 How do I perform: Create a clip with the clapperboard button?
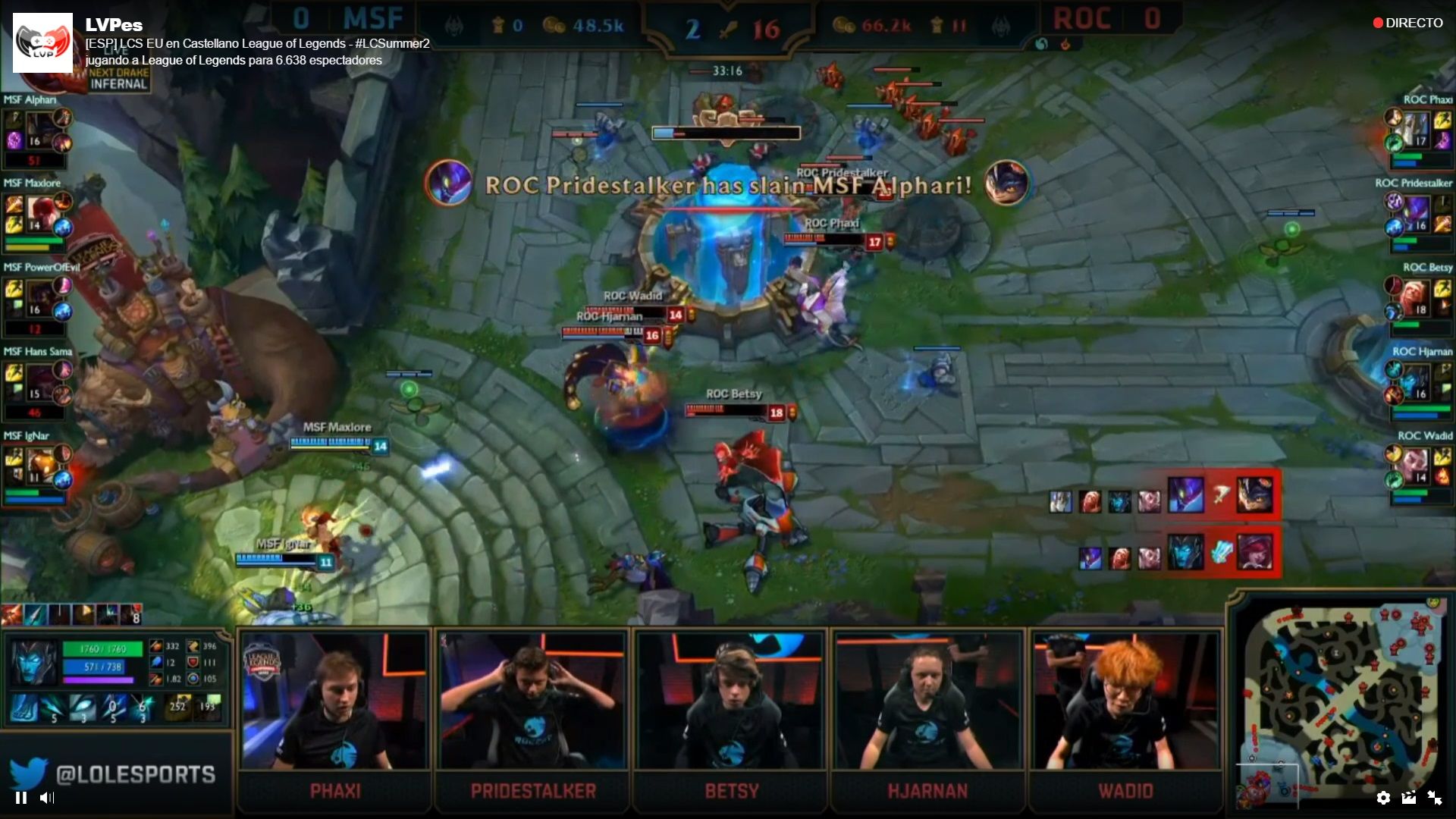[1409, 798]
